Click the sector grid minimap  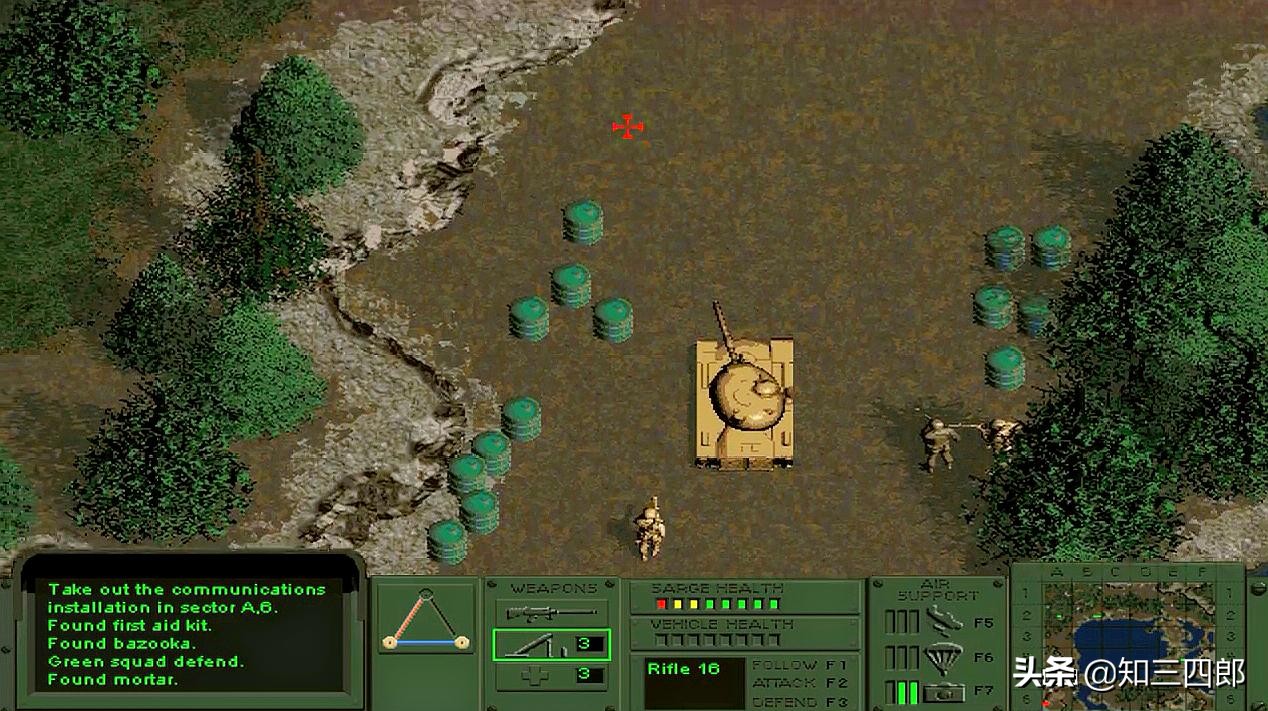coord(1130,638)
